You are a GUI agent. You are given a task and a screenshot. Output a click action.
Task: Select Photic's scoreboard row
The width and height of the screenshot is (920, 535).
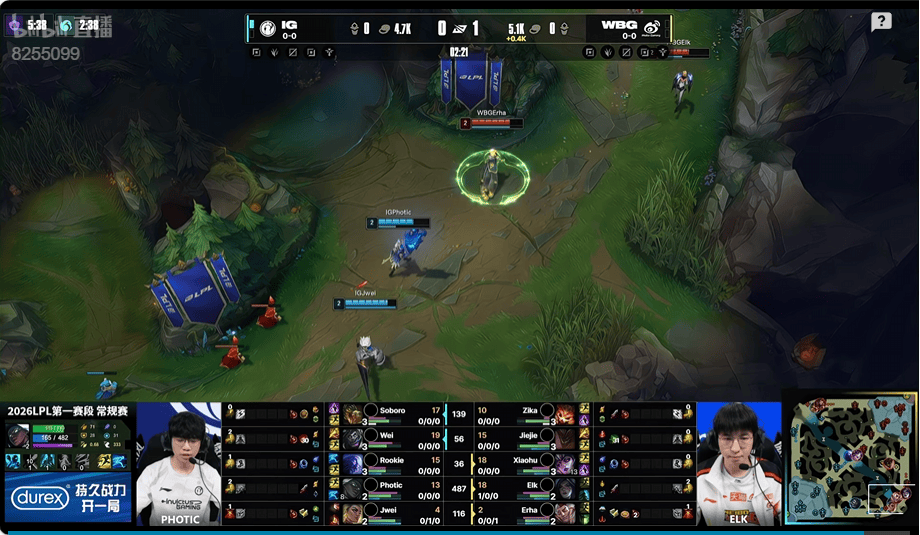[392, 487]
